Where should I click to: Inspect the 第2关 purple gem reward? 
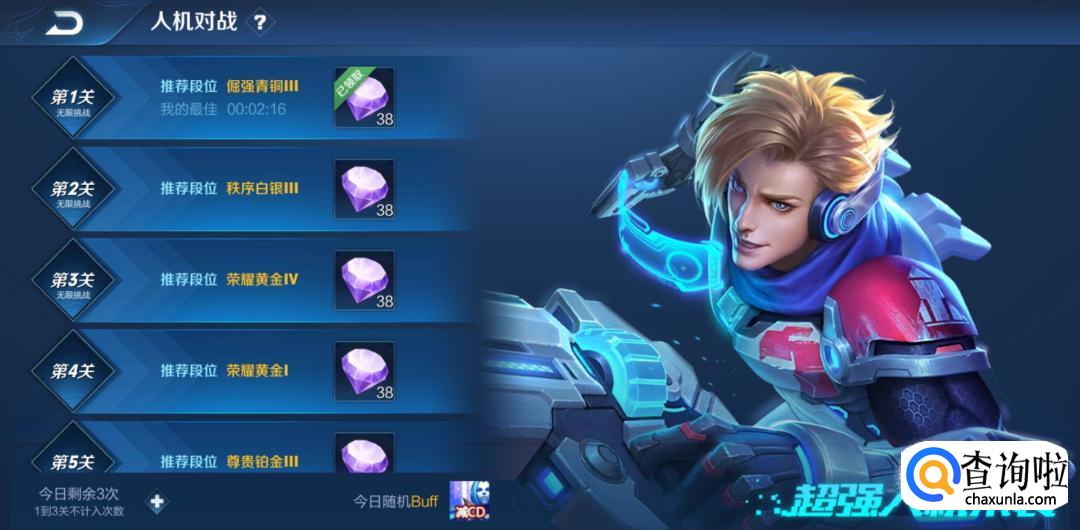364,188
